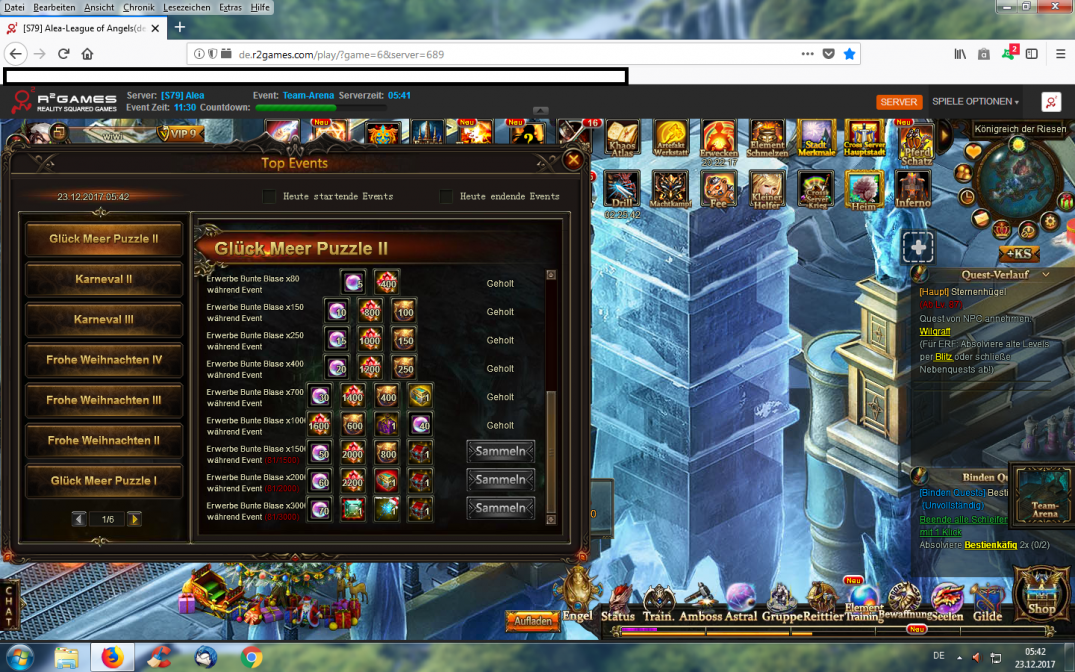Collect the Bunte Blase x3000 reward
1075x672 pixels.
click(500, 508)
